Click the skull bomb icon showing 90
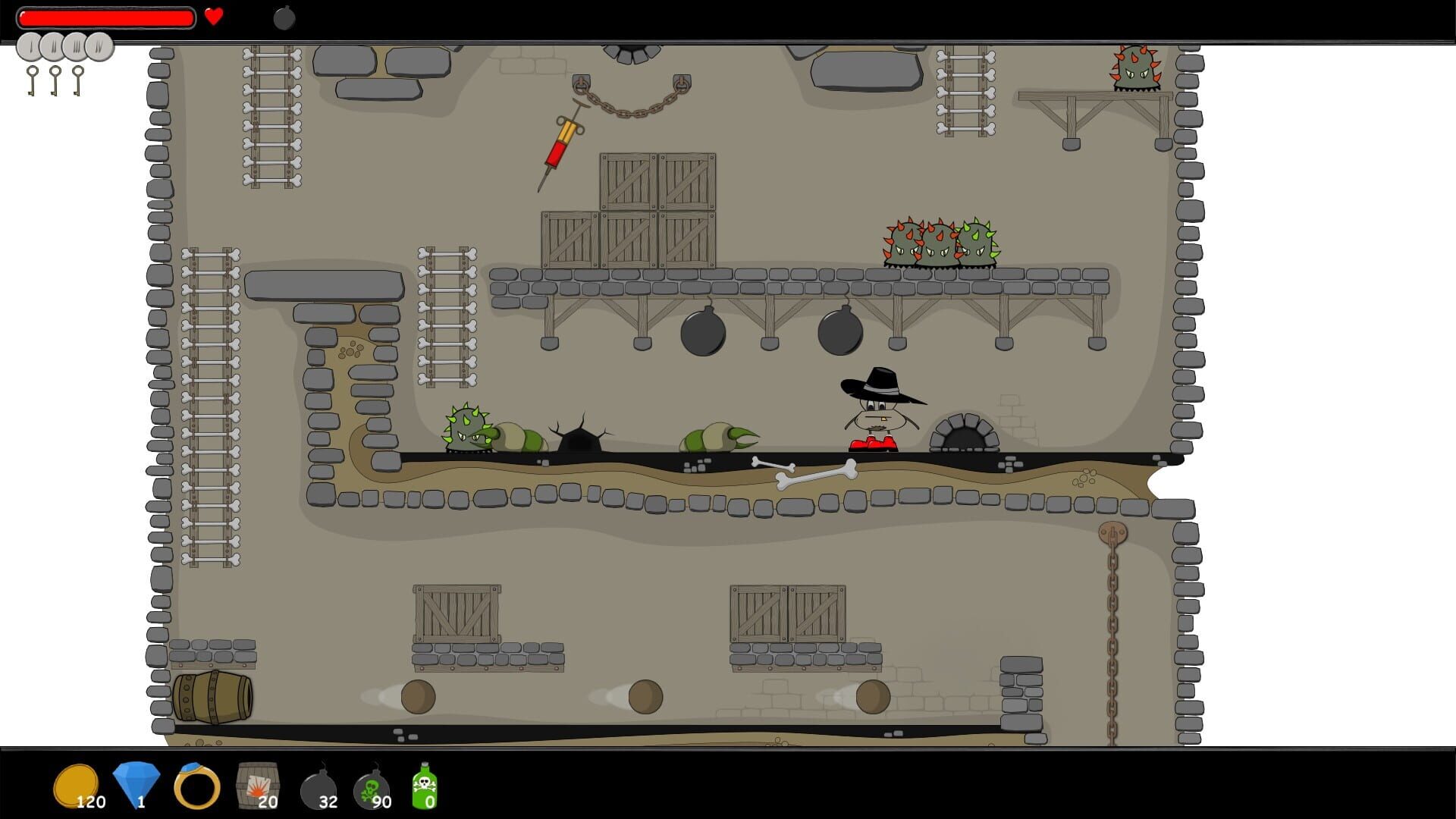 [373, 786]
